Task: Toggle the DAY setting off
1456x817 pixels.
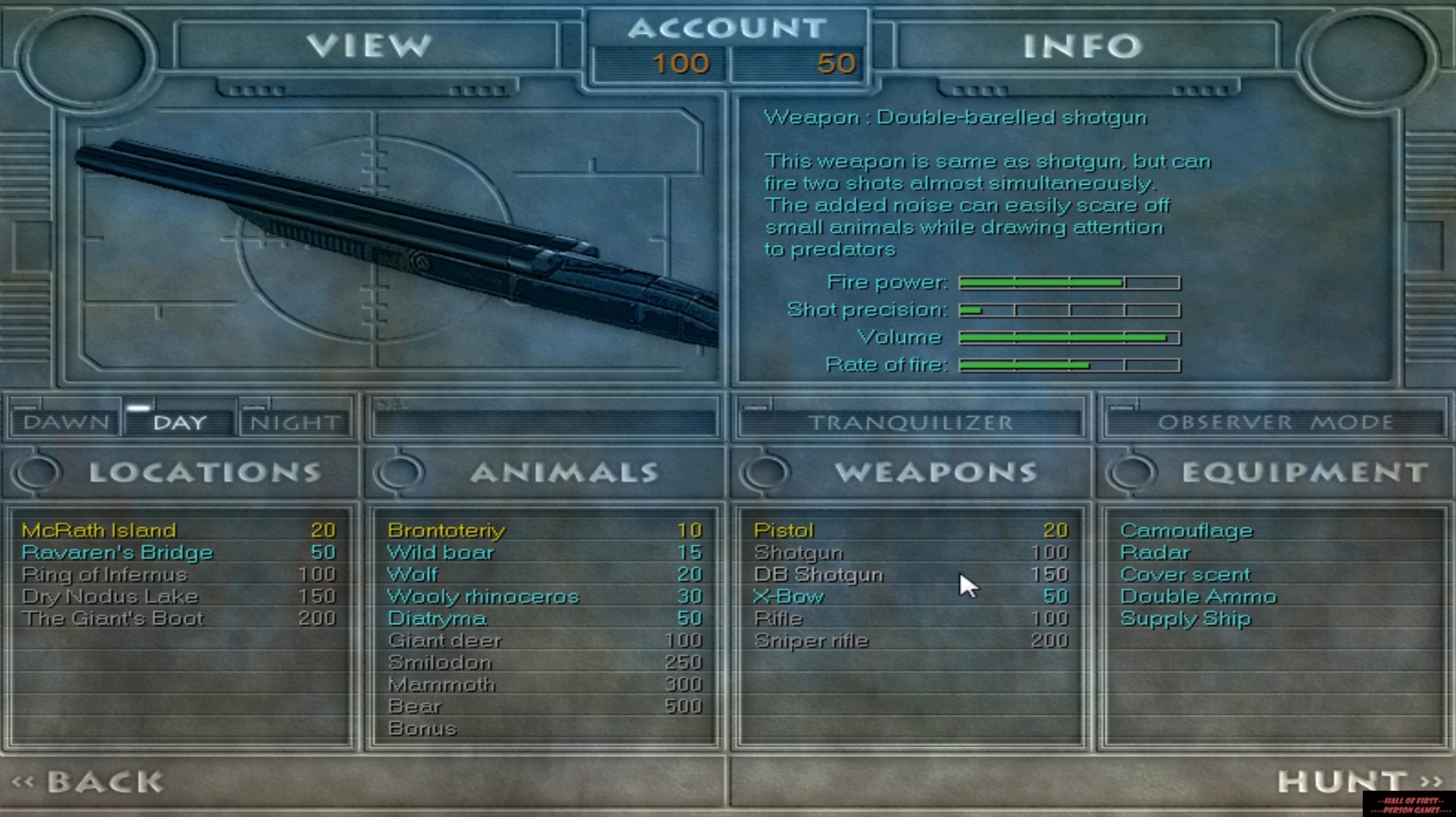Action: pyautogui.click(x=176, y=420)
